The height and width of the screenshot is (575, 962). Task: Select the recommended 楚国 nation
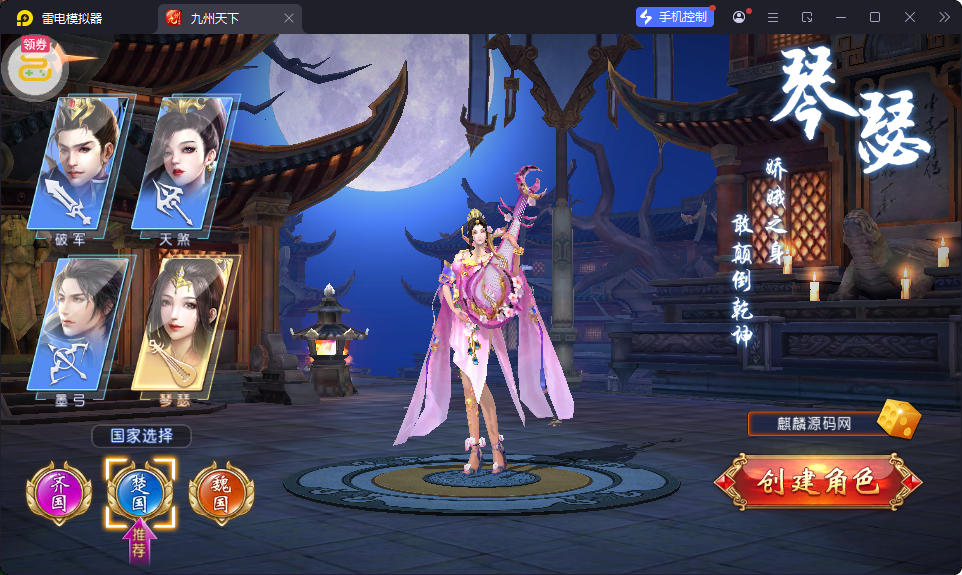pos(140,492)
